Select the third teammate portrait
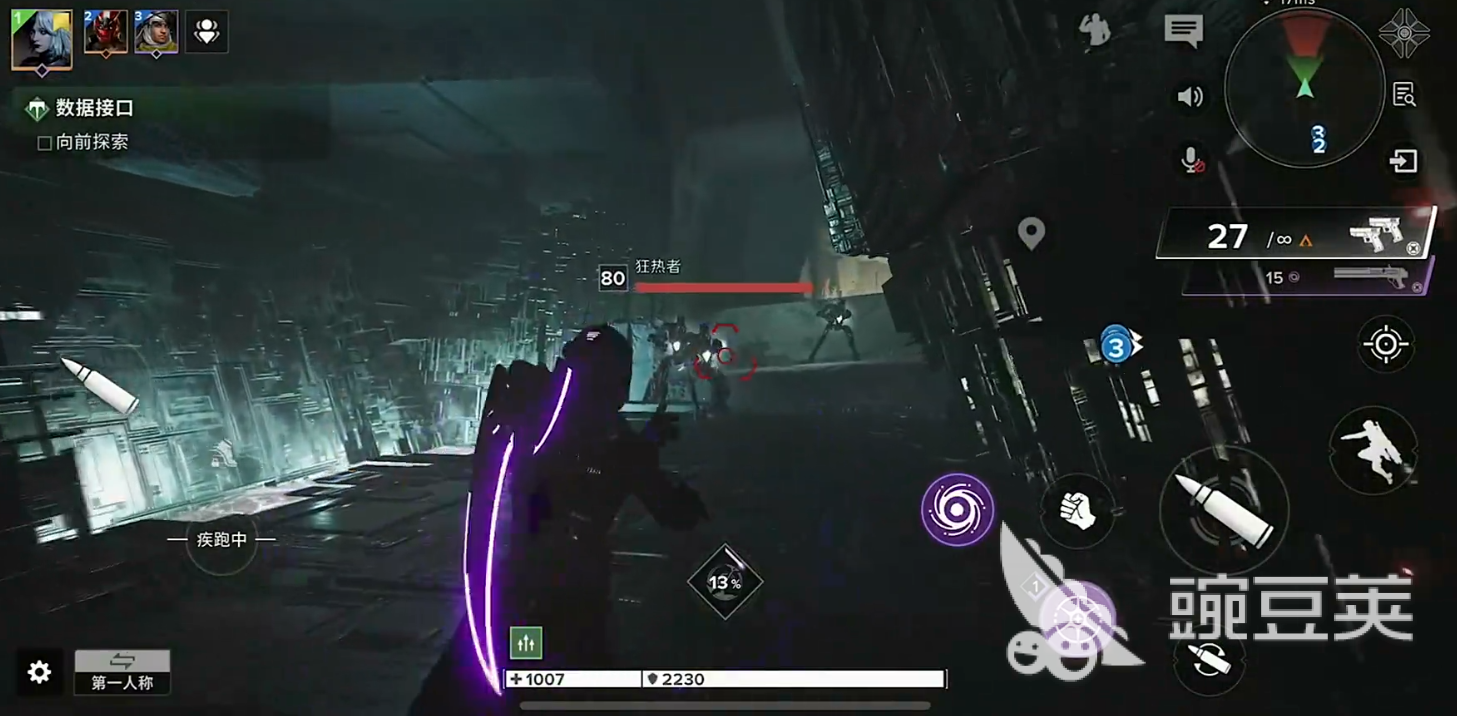This screenshot has width=1457, height=716. click(156, 33)
